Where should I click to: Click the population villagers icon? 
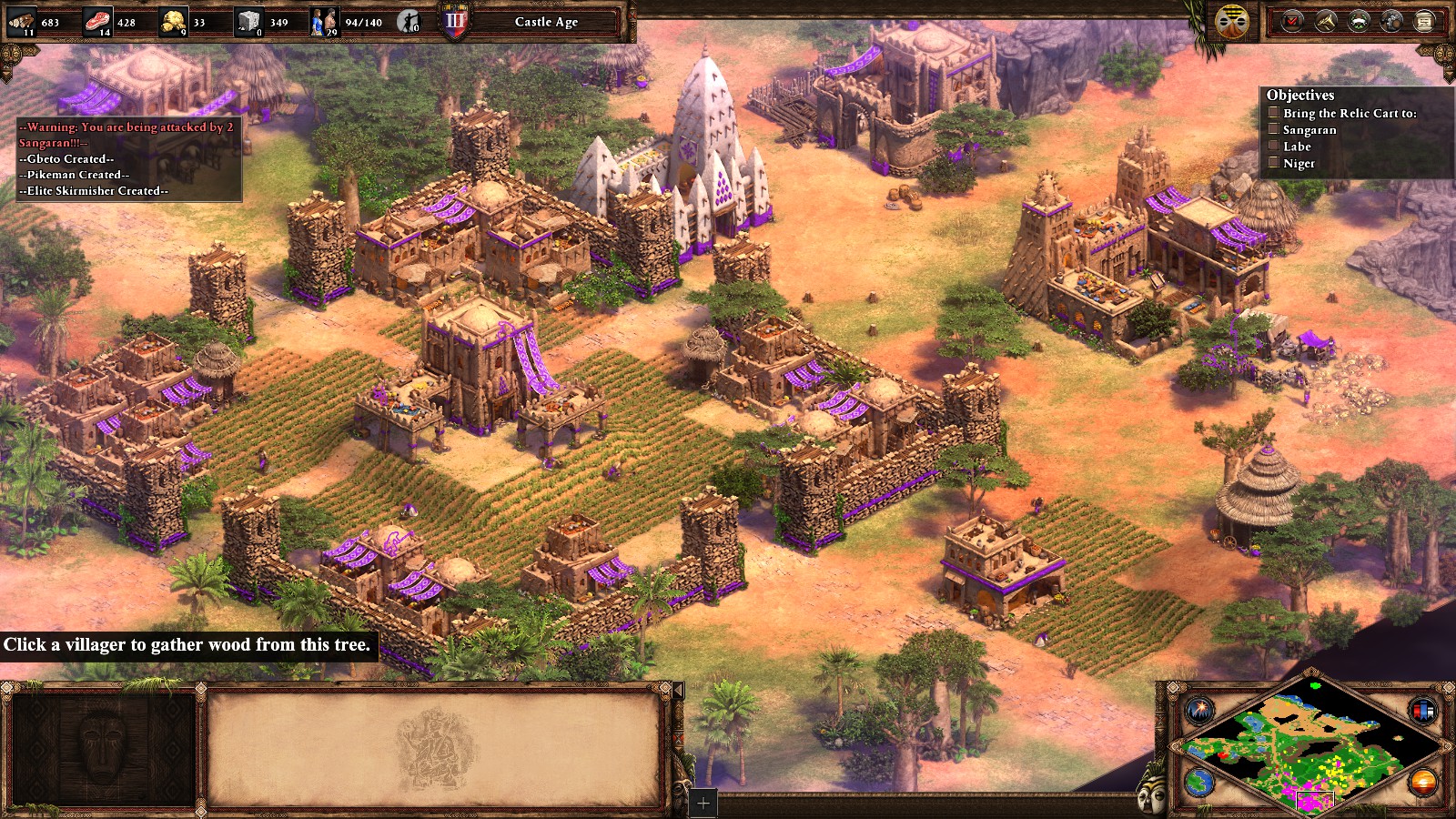click(324, 21)
